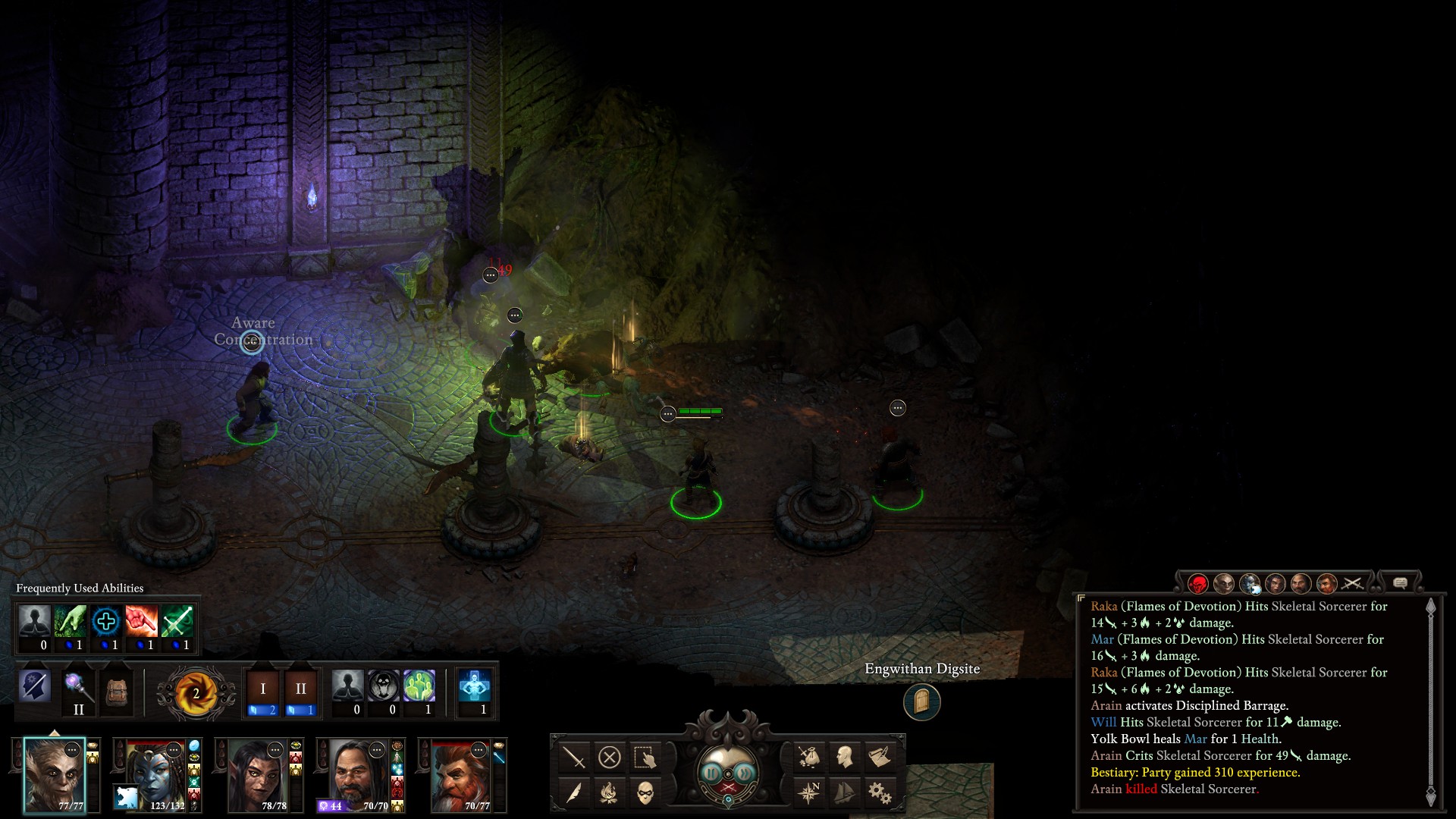Switch to the chat bubble log tab
This screenshot has height=819, width=1456.
[x=1400, y=583]
